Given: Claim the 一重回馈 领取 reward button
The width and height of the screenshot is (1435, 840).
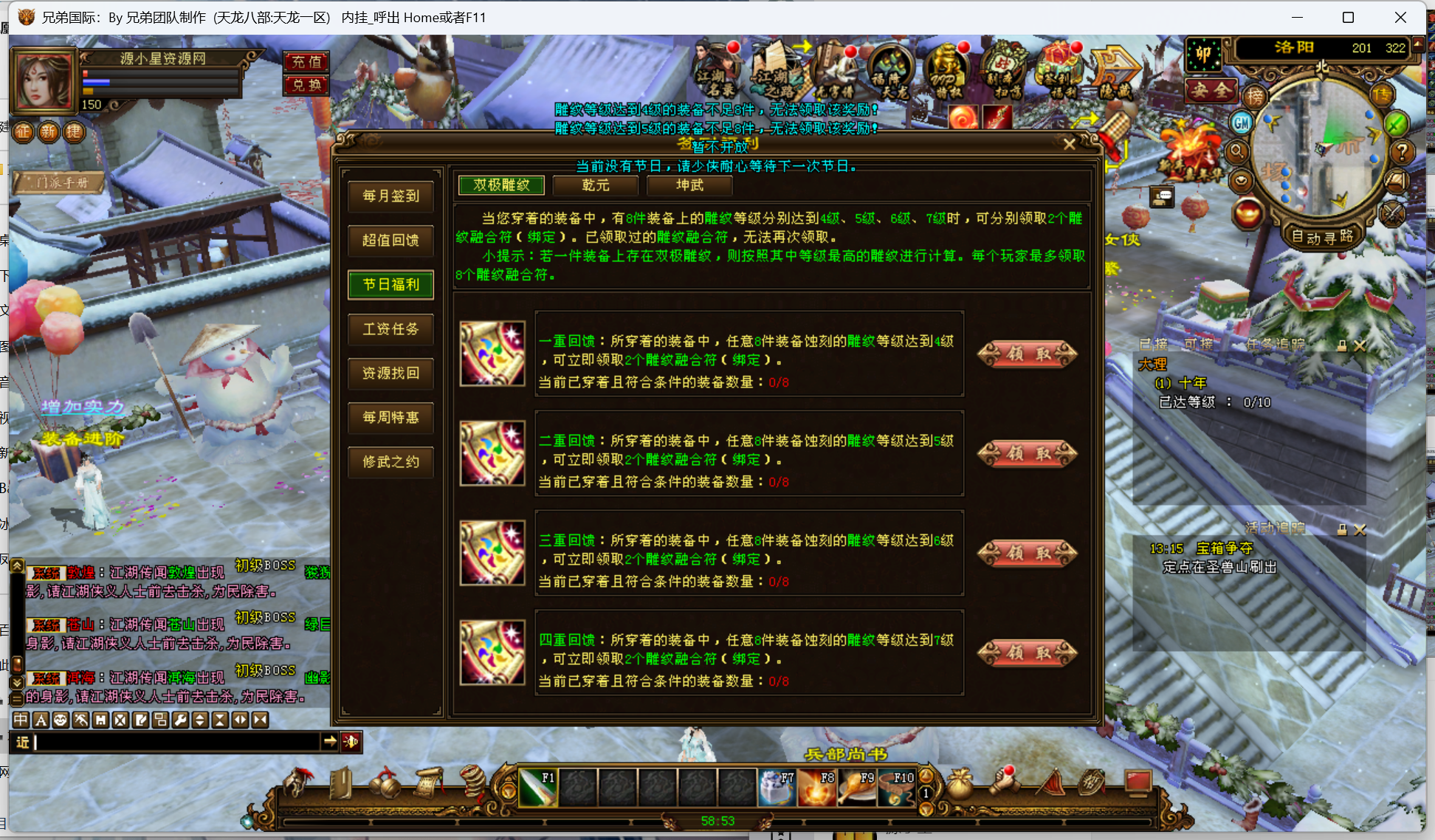Looking at the screenshot, I should (1027, 354).
